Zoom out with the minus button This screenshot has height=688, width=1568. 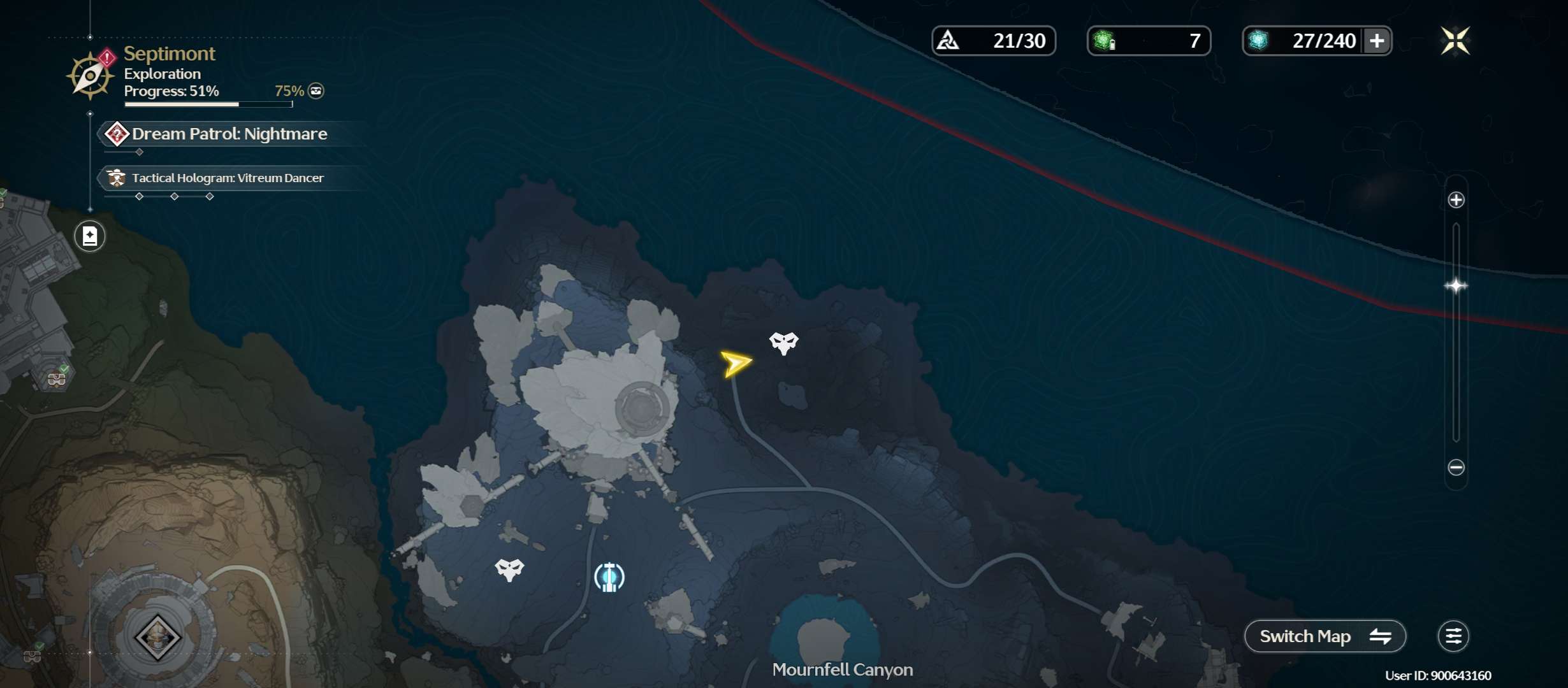(1456, 468)
